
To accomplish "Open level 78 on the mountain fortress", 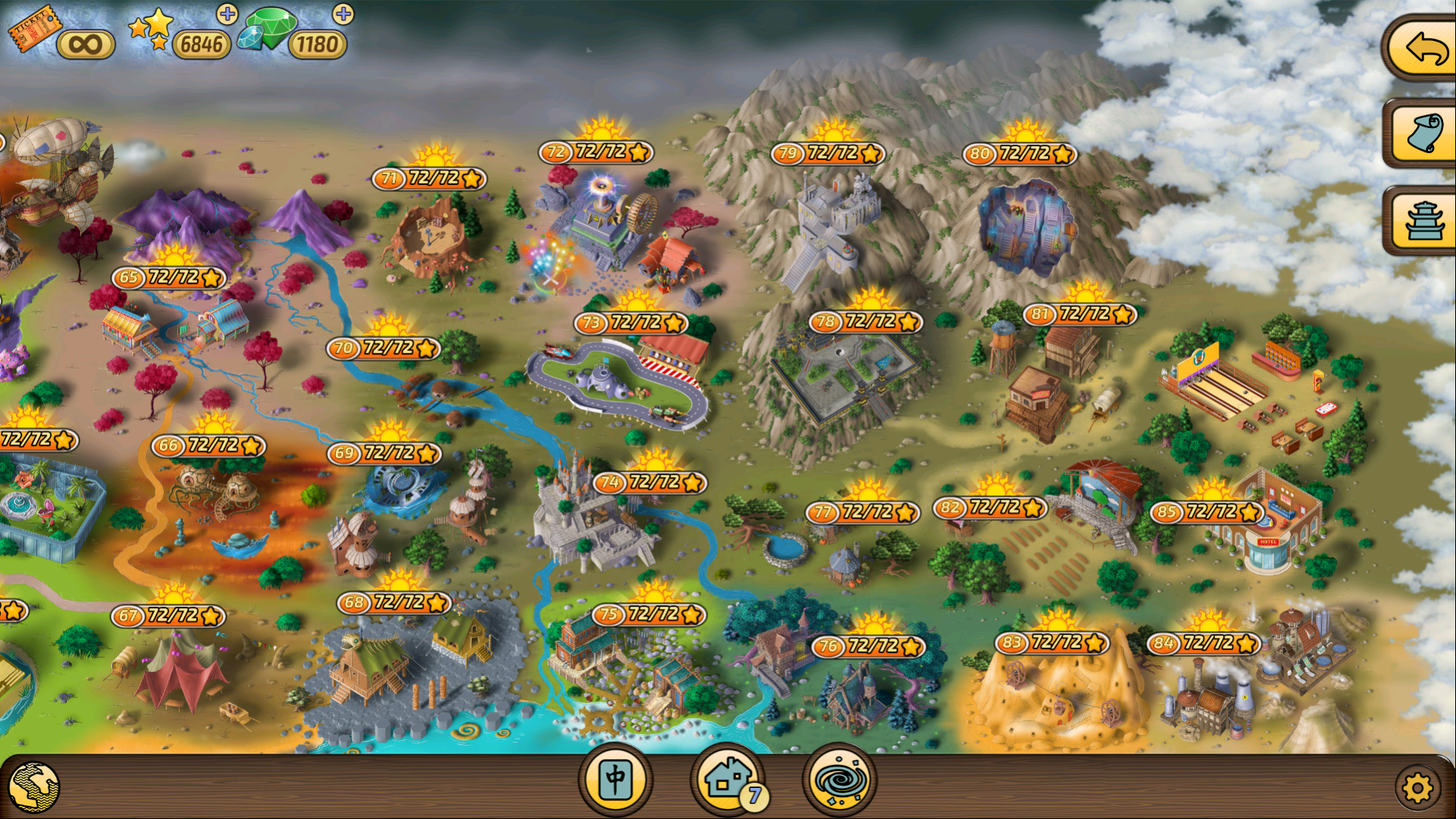I will pyautogui.click(x=864, y=320).
